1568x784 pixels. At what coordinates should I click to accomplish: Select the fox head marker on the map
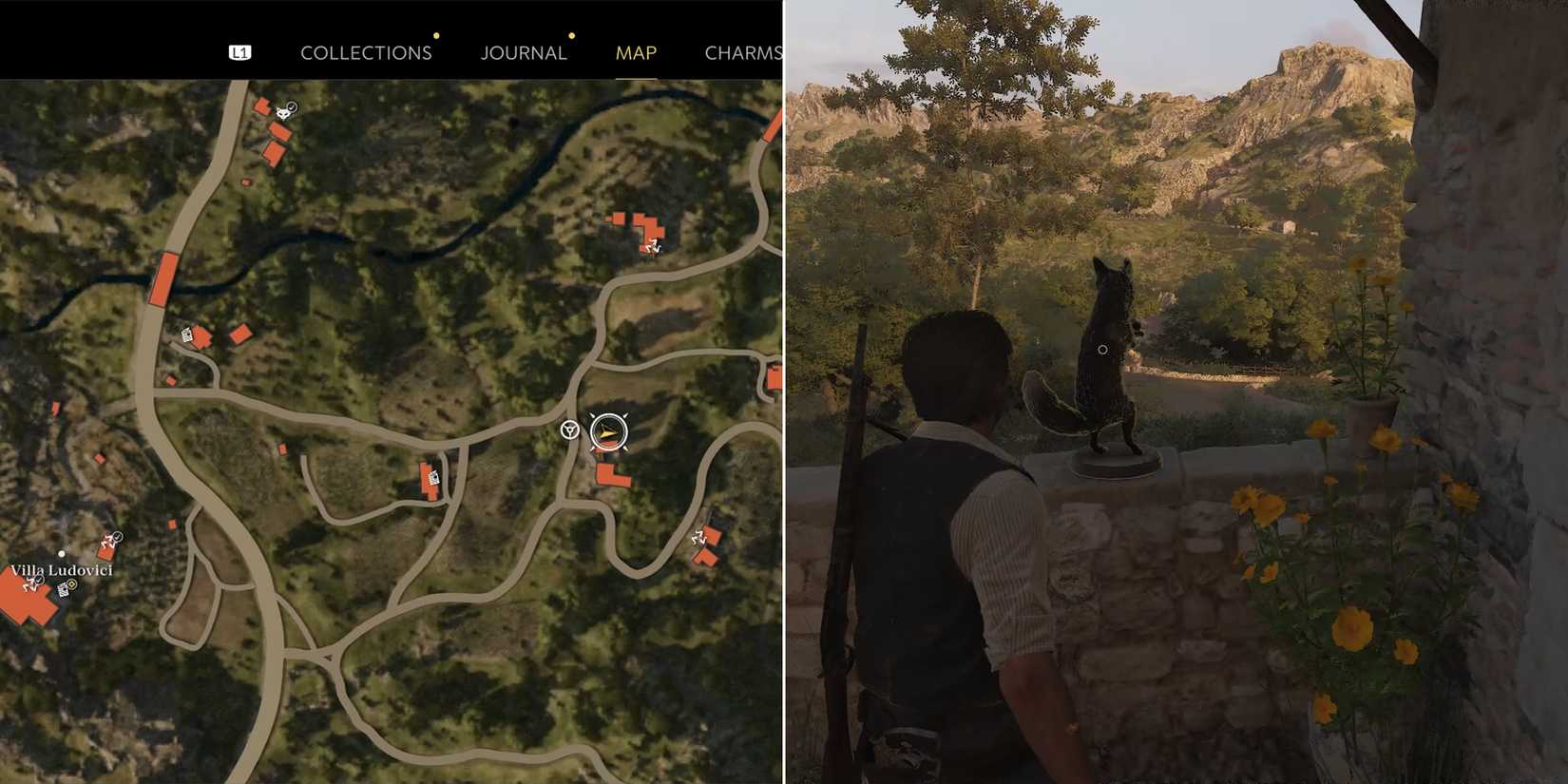click(x=283, y=114)
